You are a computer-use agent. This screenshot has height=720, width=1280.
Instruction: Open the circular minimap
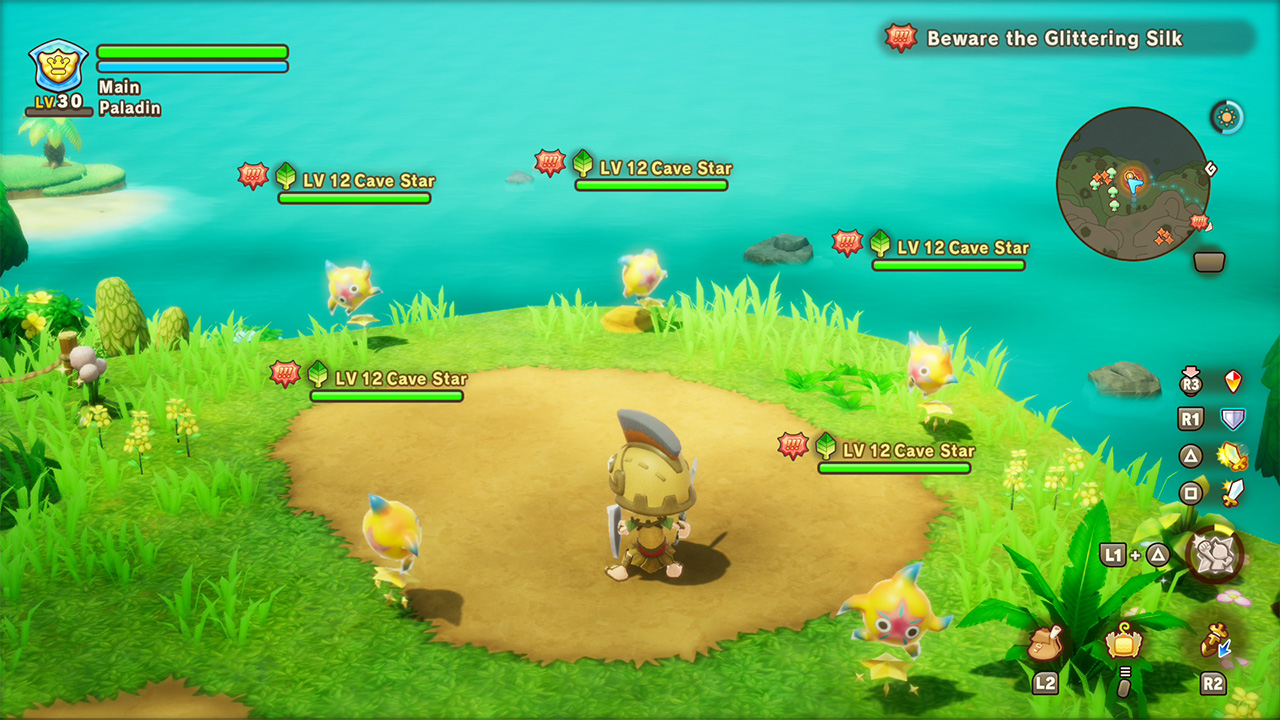click(x=1132, y=184)
